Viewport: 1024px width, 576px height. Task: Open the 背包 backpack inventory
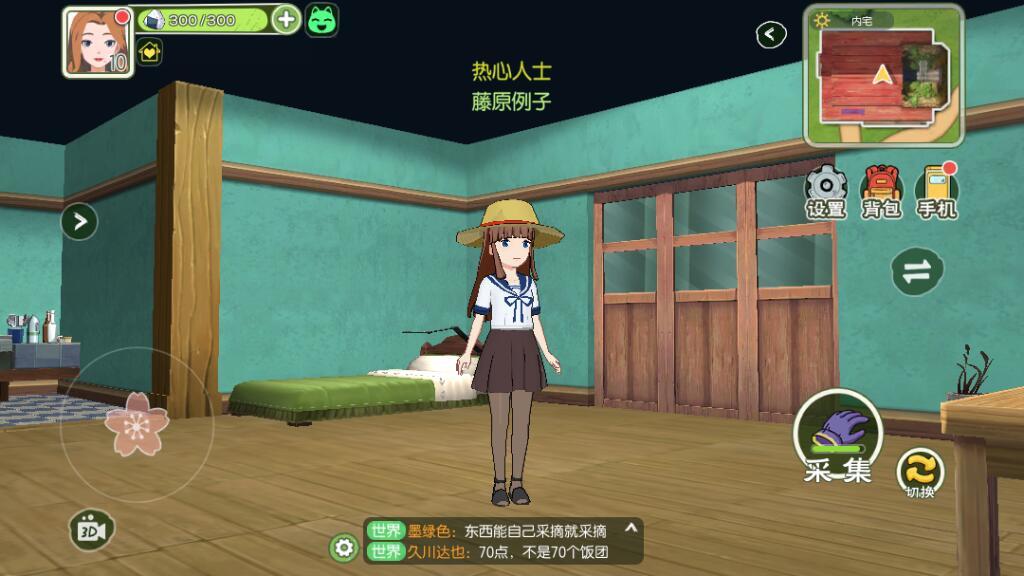[881, 190]
